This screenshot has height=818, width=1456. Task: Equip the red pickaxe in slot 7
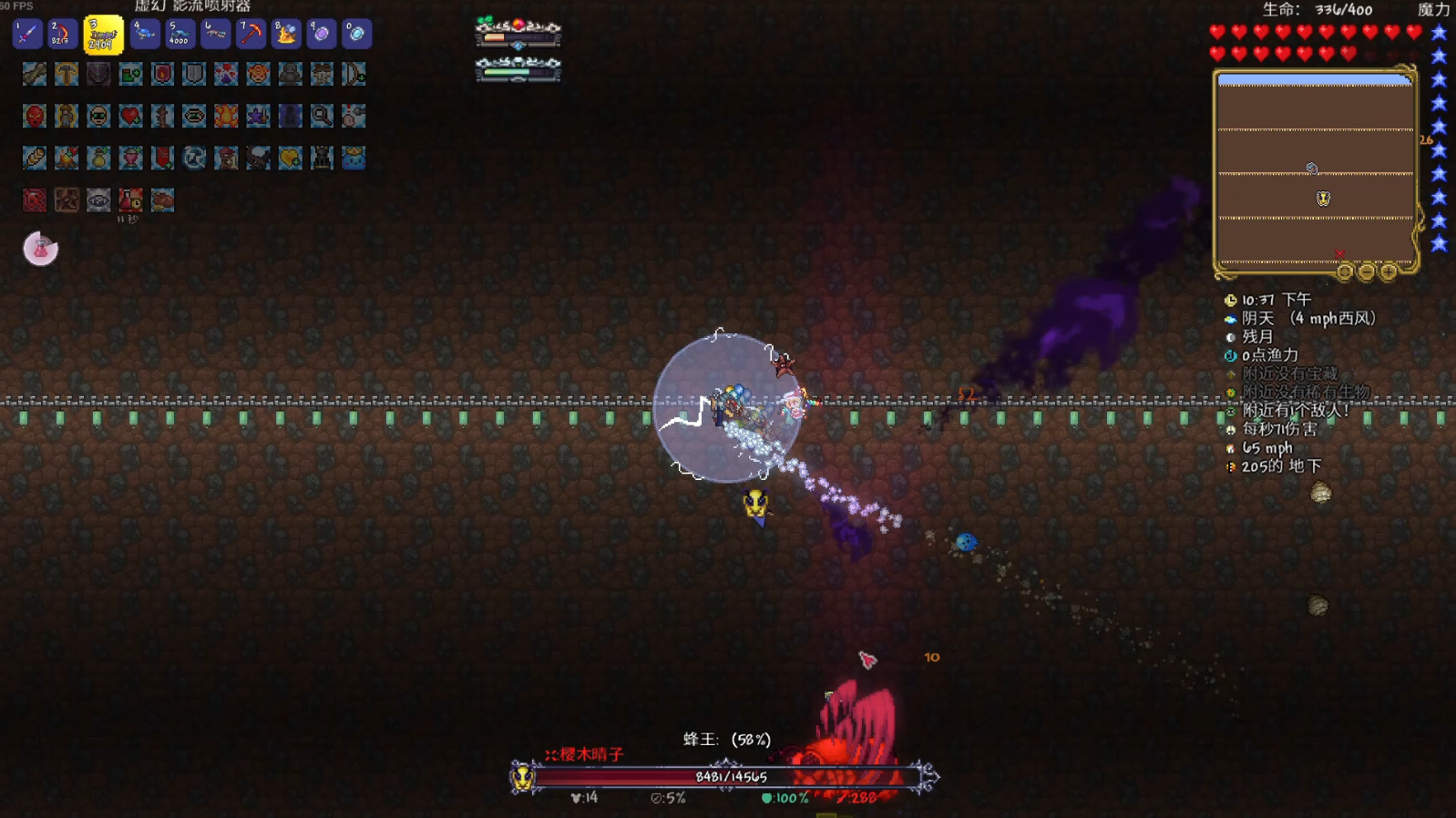pos(250,35)
